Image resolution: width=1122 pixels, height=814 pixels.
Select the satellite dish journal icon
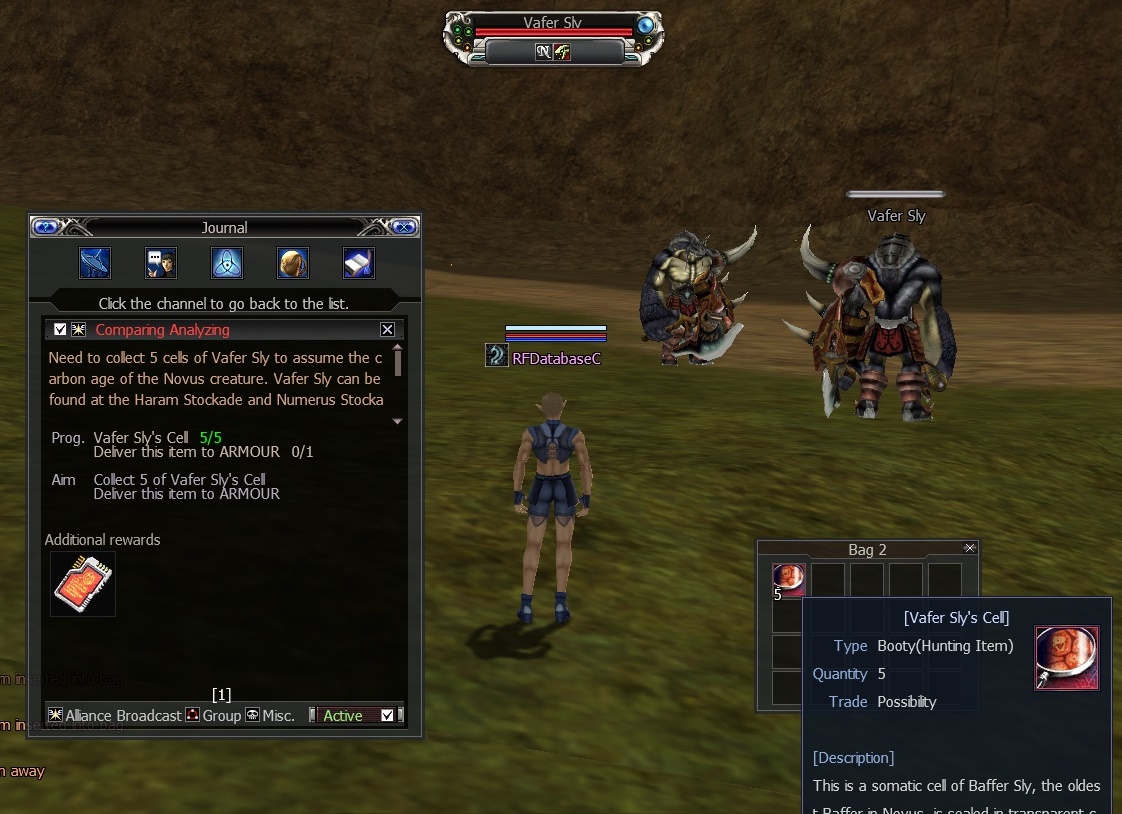point(95,263)
